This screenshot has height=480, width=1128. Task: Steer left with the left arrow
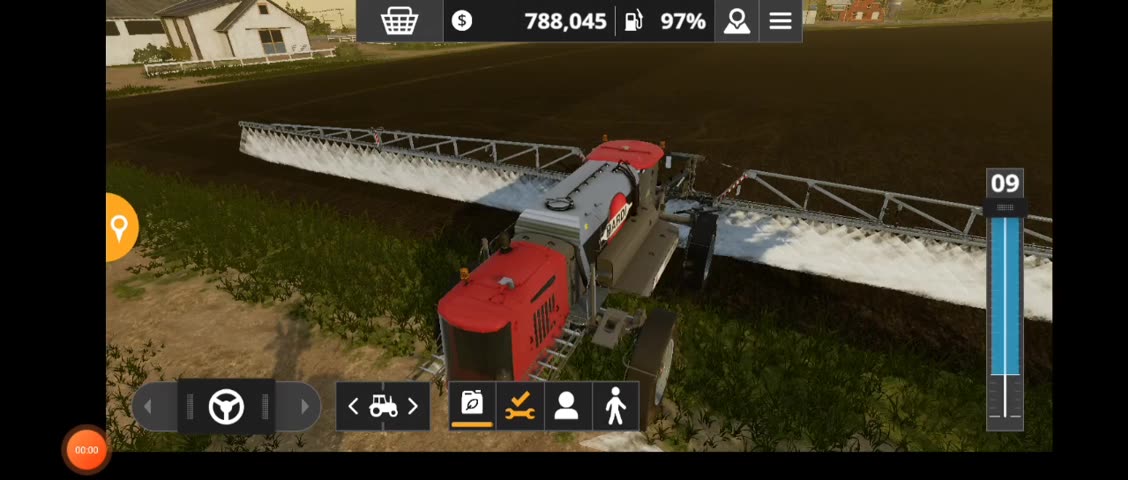[x=149, y=407]
